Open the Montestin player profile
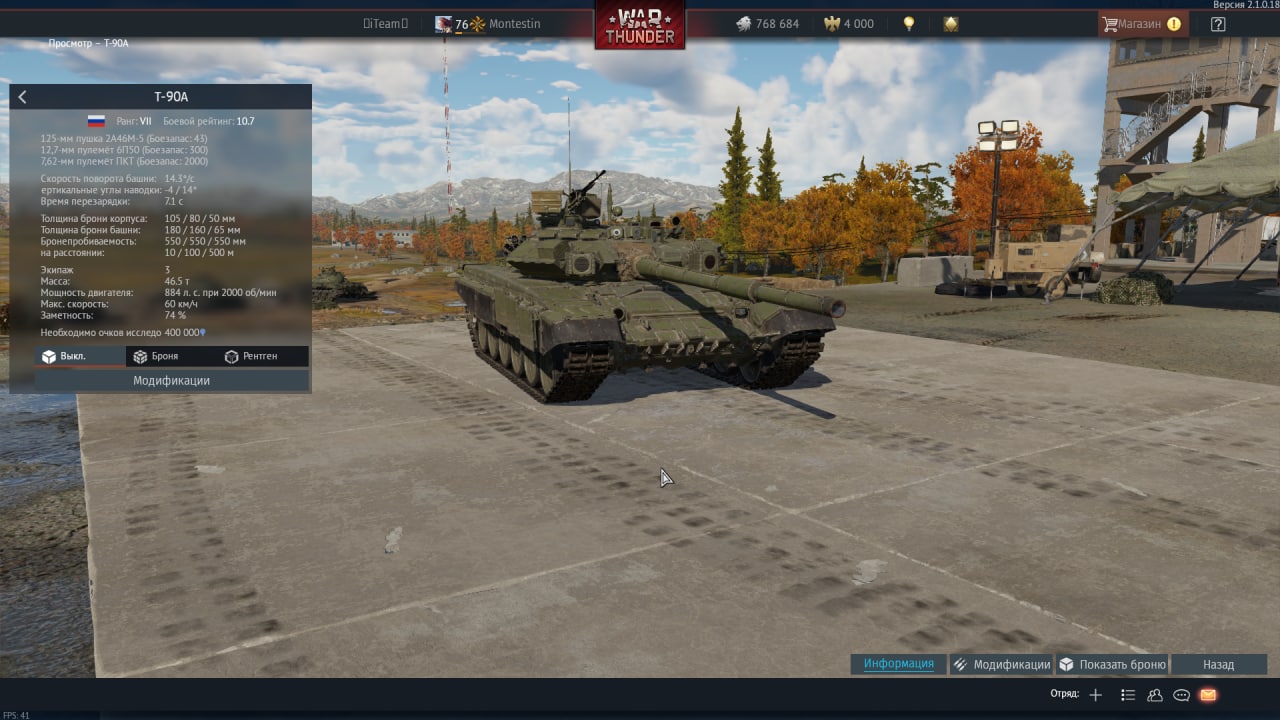Screen dimensions: 1280x720 coord(514,24)
